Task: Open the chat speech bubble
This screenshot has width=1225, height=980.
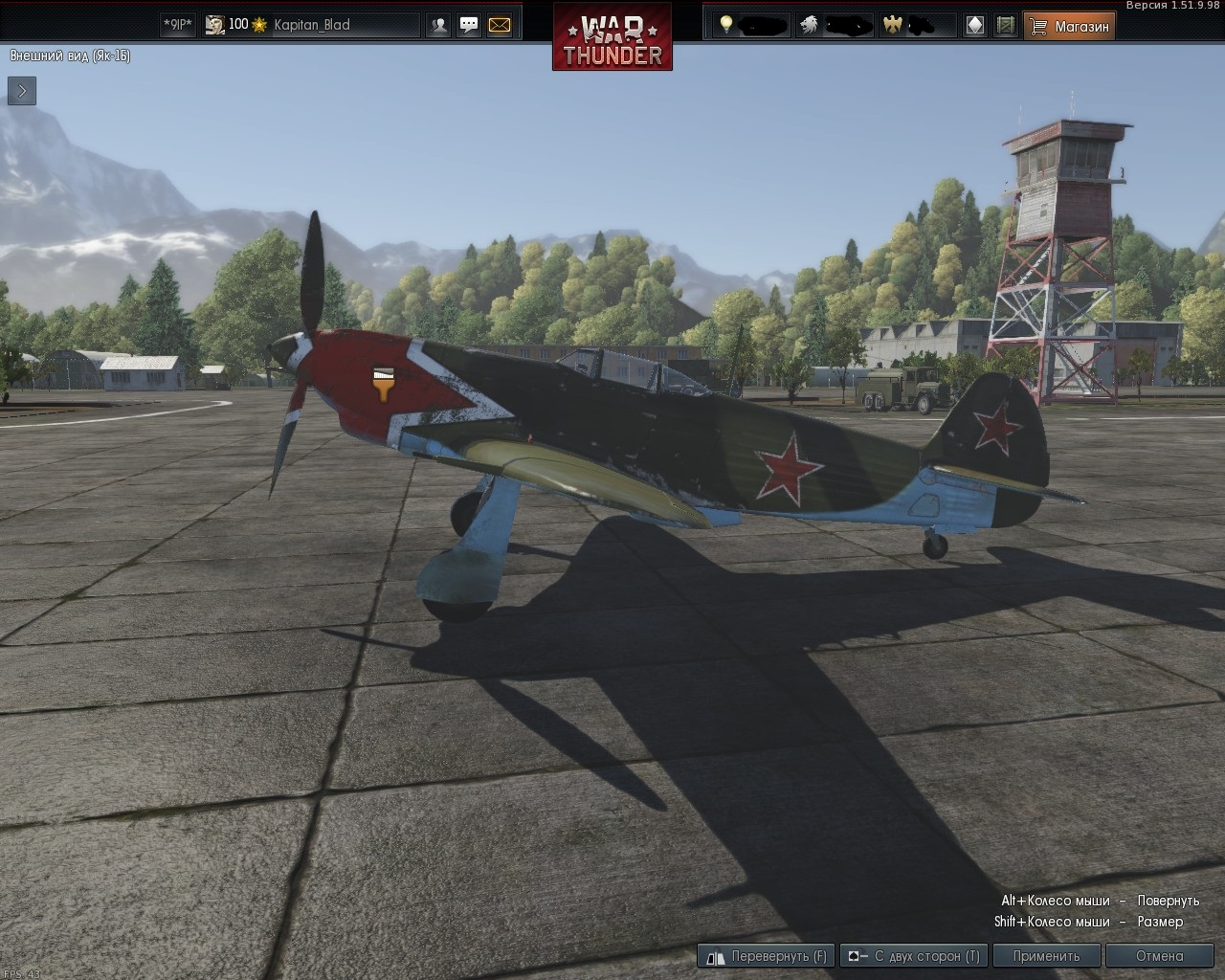Action: 469,26
